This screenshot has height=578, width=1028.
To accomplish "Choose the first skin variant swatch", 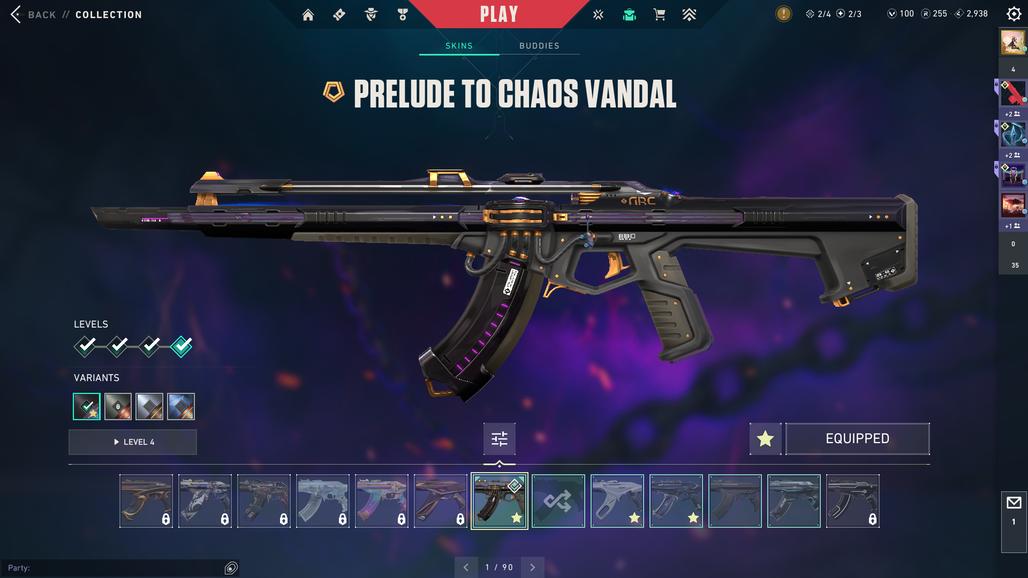I will [86, 406].
